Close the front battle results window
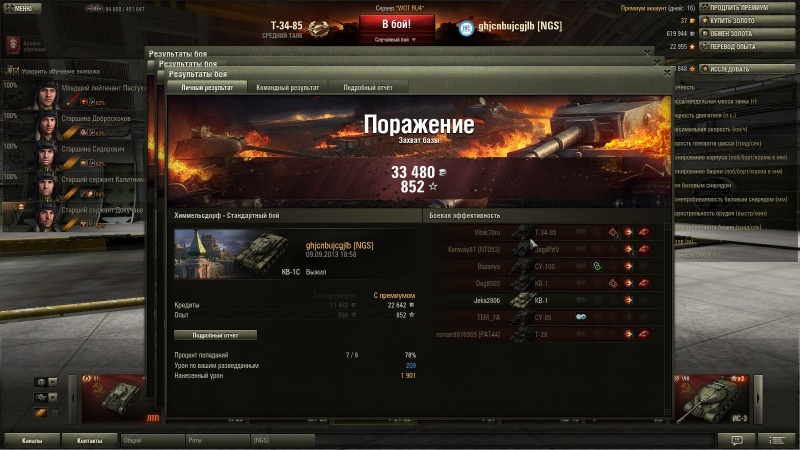The width and height of the screenshot is (800, 450). (667, 73)
